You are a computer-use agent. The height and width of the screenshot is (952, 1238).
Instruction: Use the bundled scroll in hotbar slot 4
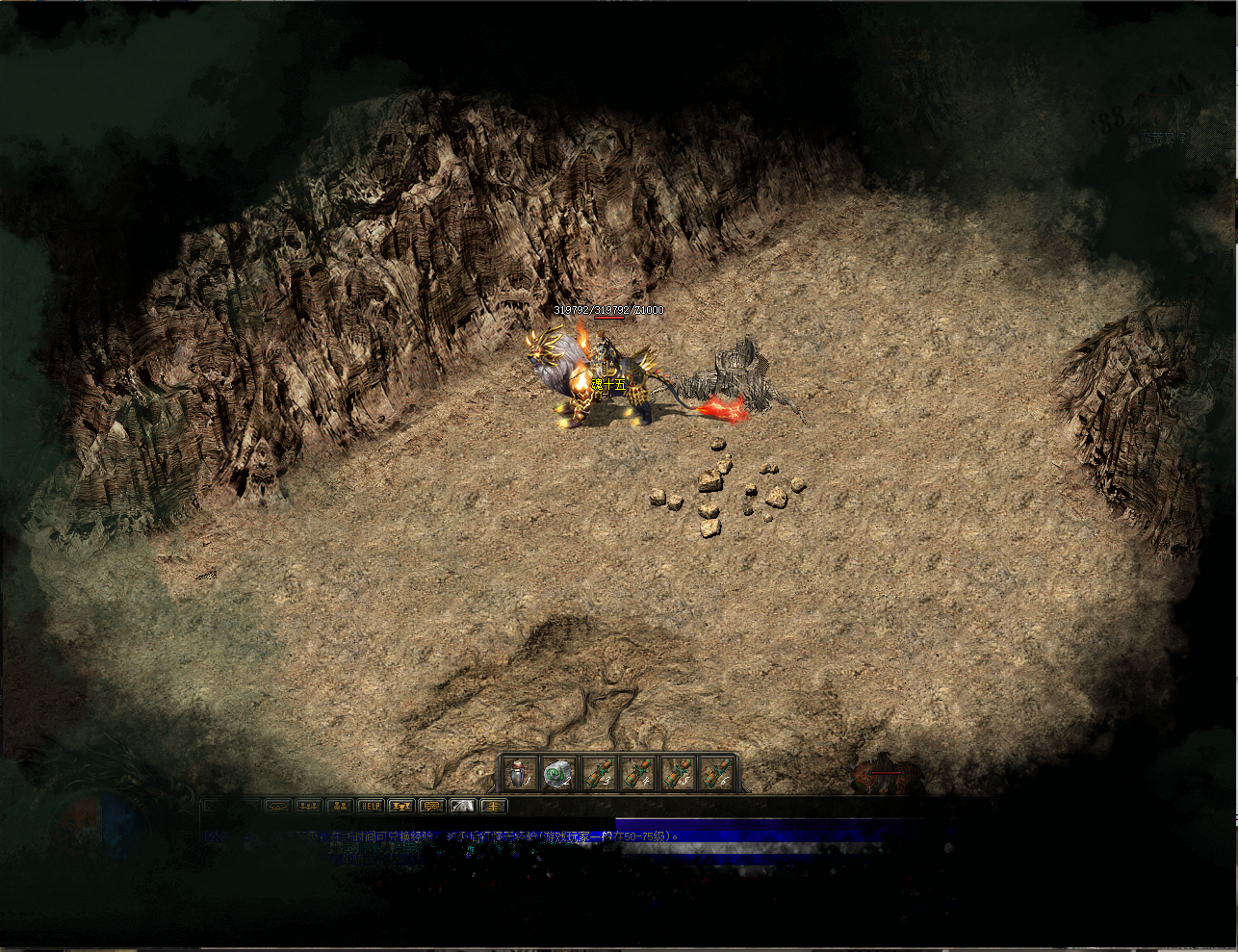coord(638,773)
